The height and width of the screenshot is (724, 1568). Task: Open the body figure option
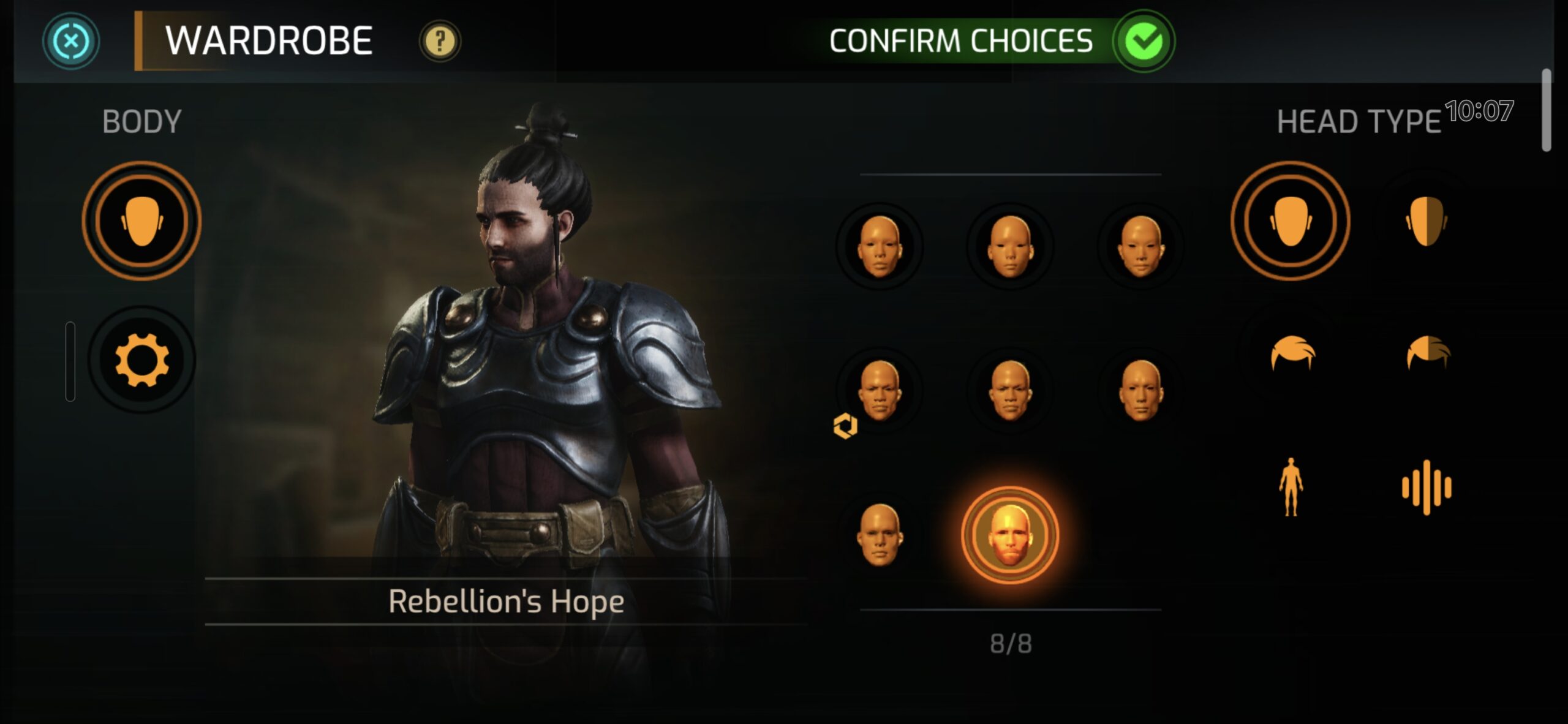(1291, 488)
